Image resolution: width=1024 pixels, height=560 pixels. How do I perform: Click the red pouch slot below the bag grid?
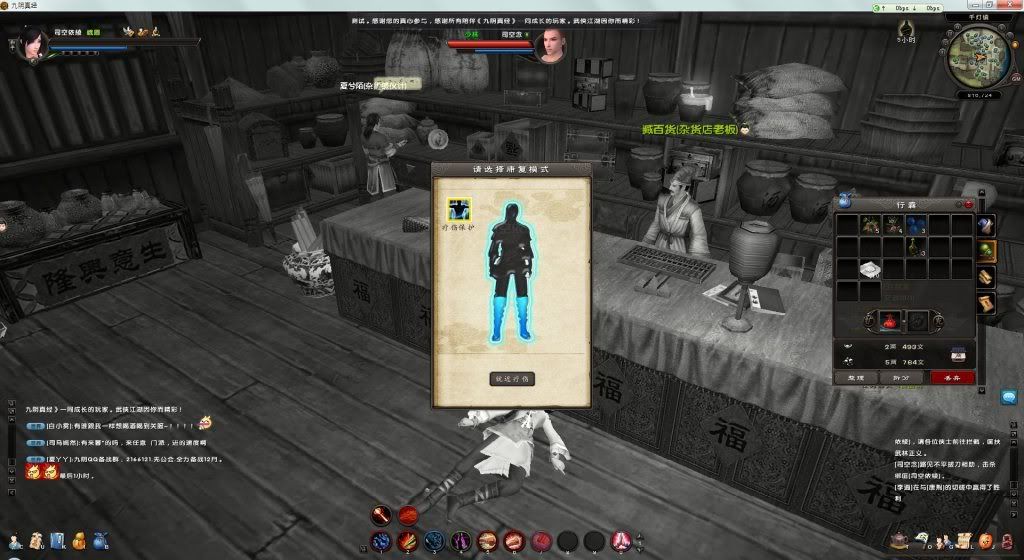coord(890,319)
